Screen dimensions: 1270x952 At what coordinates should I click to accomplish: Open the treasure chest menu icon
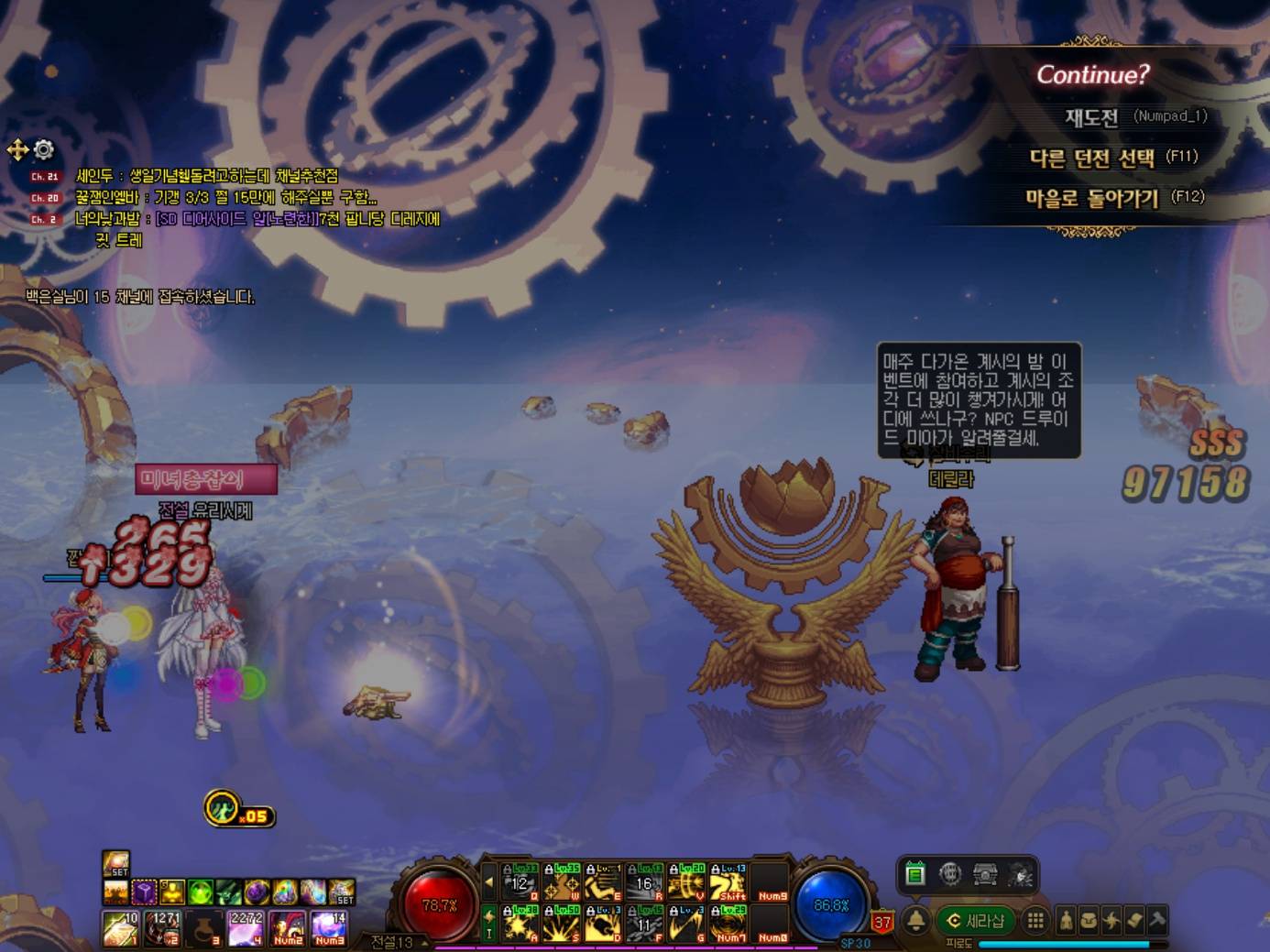tap(985, 874)
